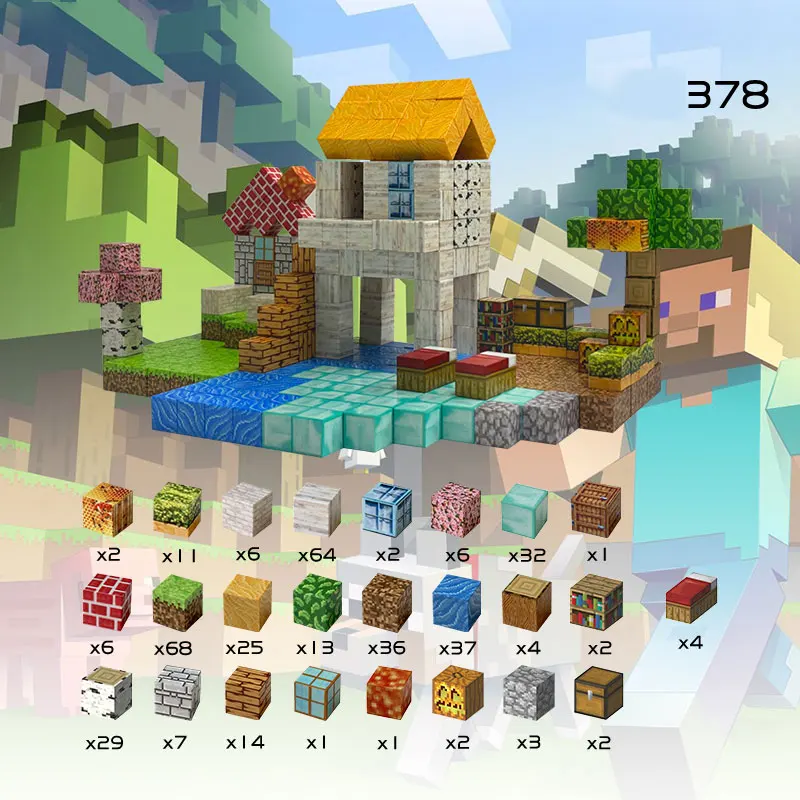Select the brown dirt block
The height and width of the screenshot is (800, 800).
click(386, 602)
